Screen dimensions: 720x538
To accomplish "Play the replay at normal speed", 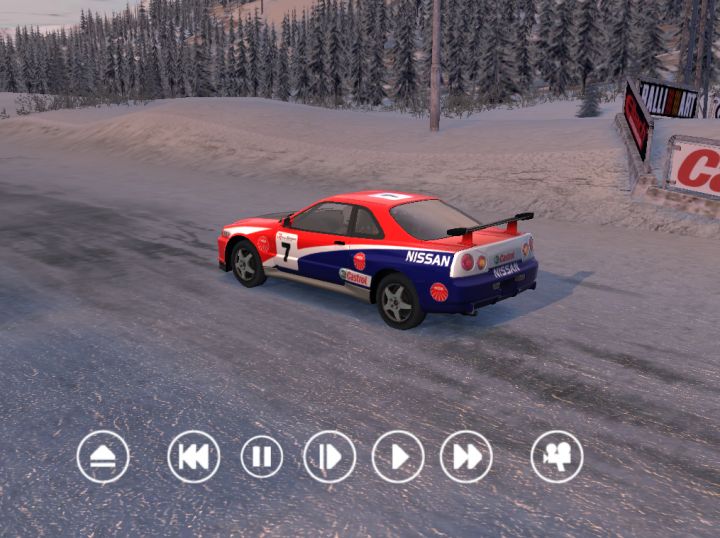I will tap(398, 457).
